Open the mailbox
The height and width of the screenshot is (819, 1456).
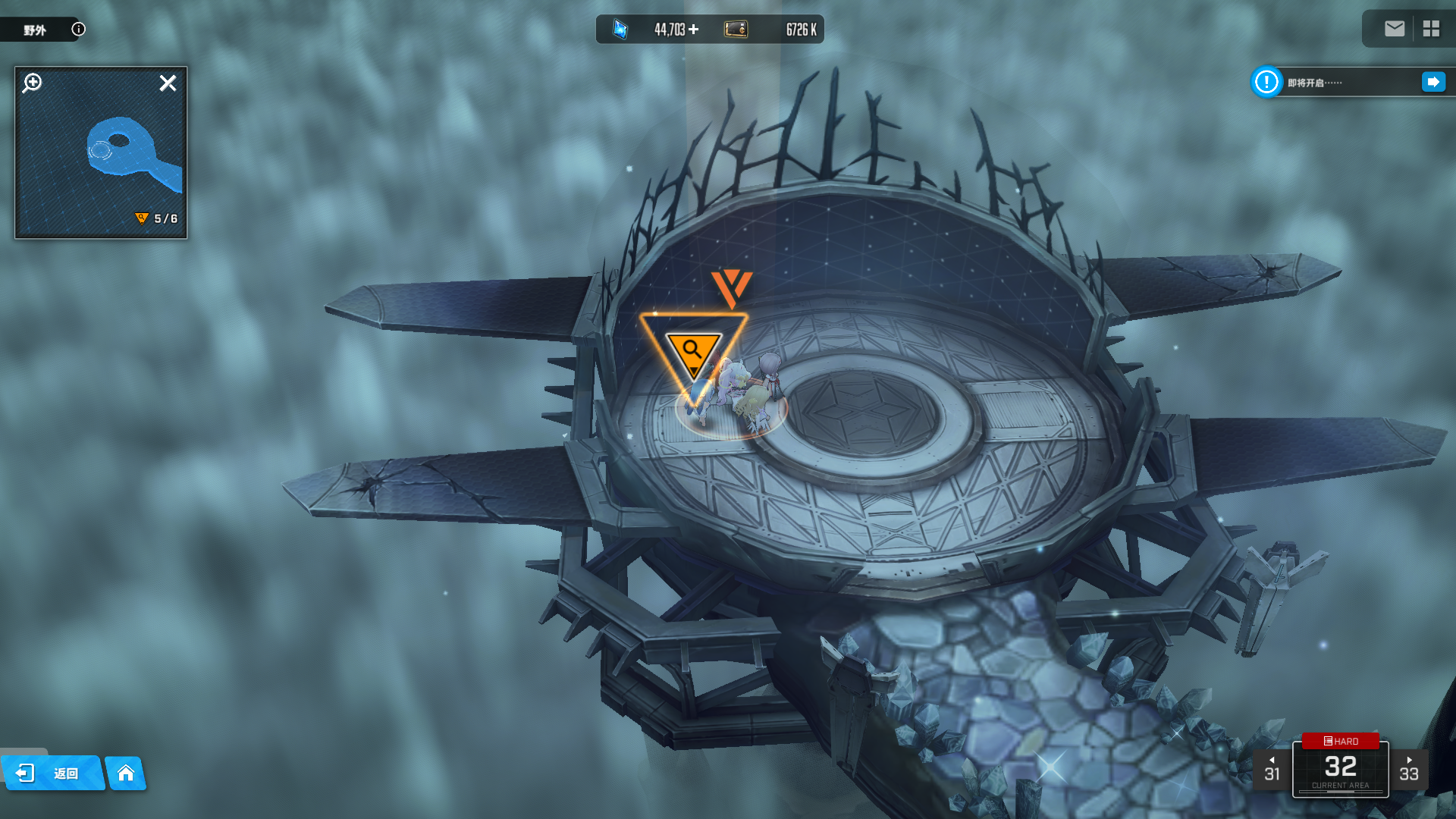(x=1394, y=29)
